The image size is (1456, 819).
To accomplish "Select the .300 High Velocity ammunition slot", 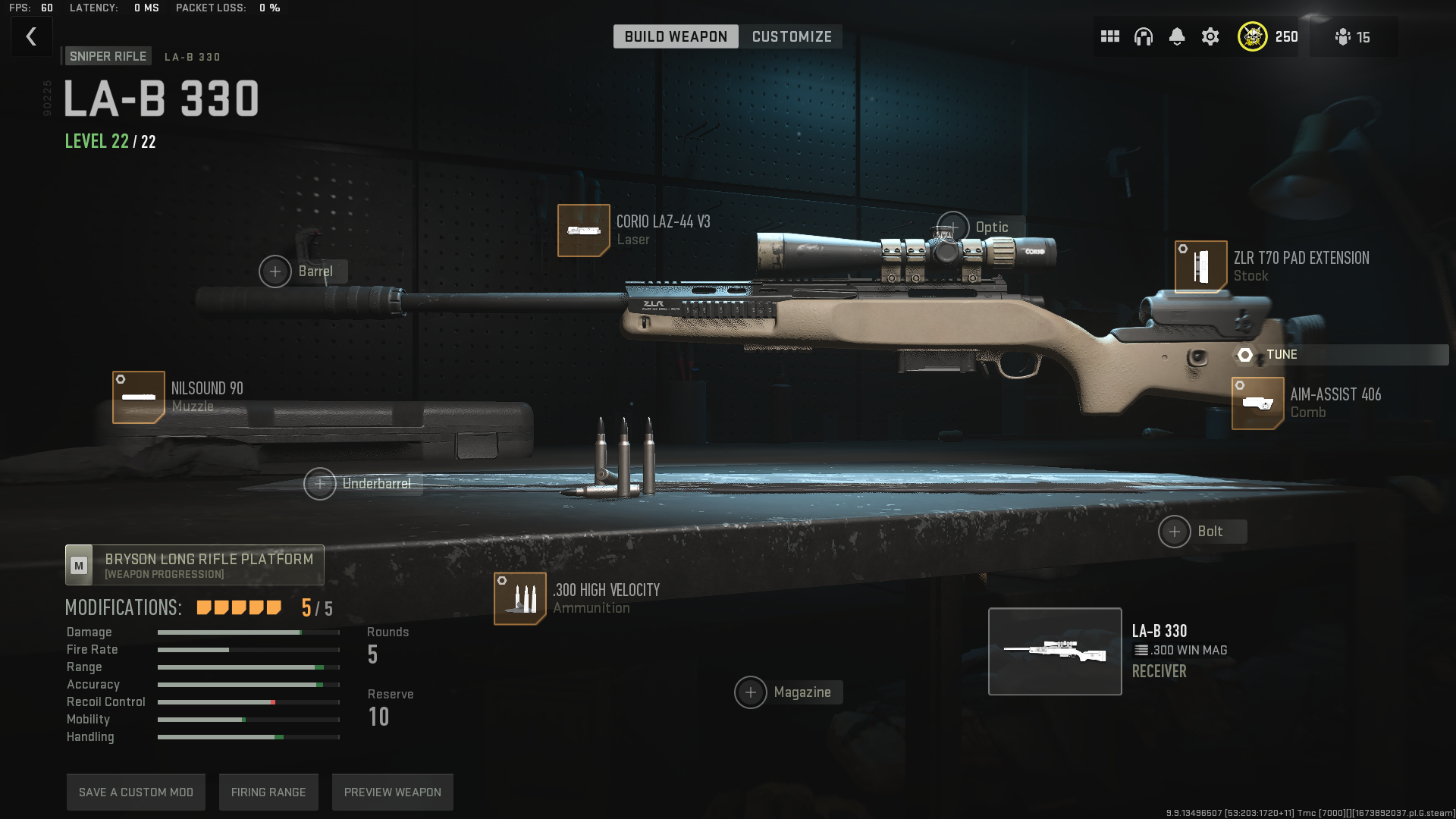I will coord(519,598).
